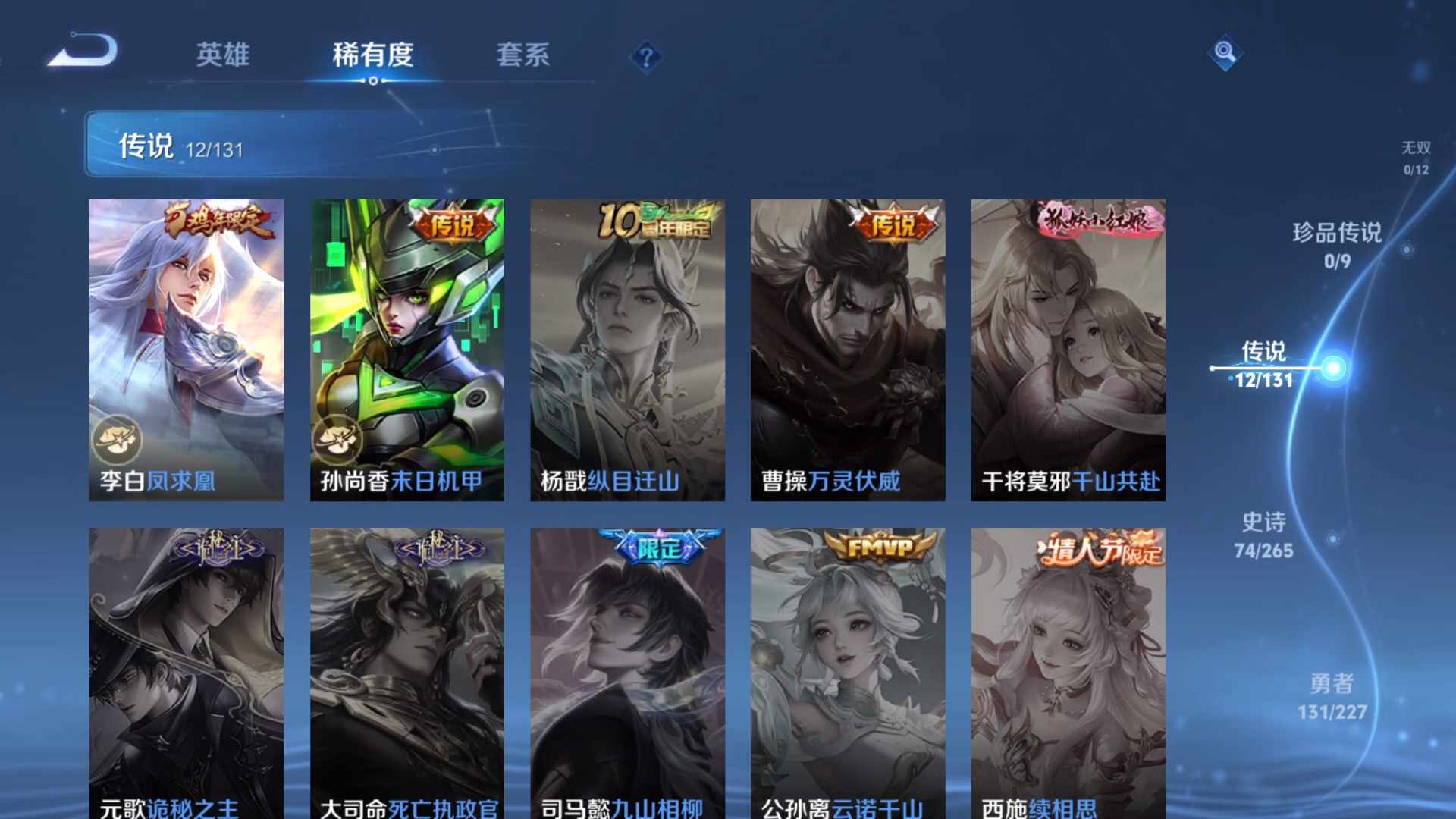Switch to the 英雄 tab

pos(223,55)
